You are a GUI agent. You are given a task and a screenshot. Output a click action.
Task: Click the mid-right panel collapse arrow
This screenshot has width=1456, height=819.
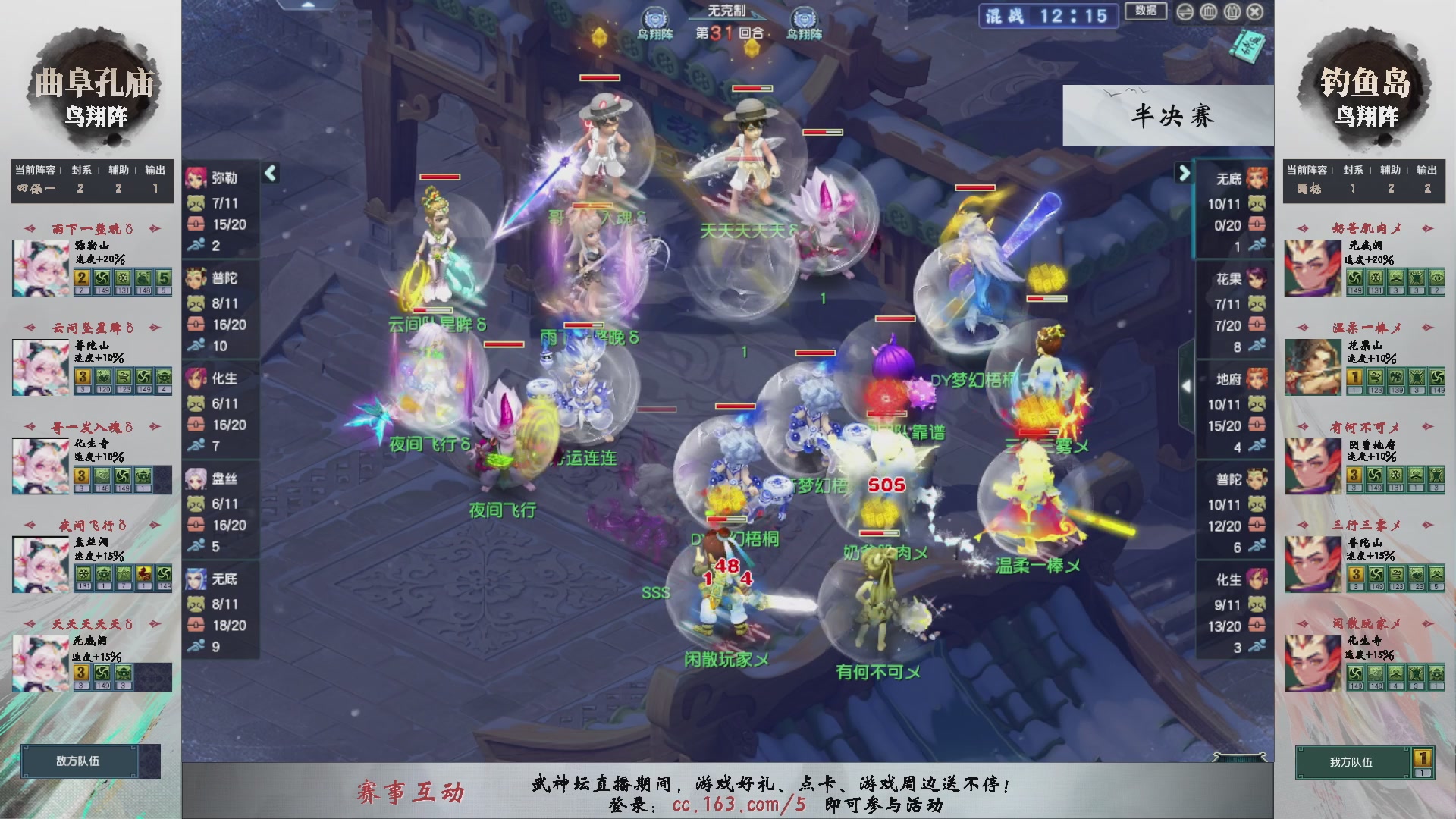pos(1188,385)
